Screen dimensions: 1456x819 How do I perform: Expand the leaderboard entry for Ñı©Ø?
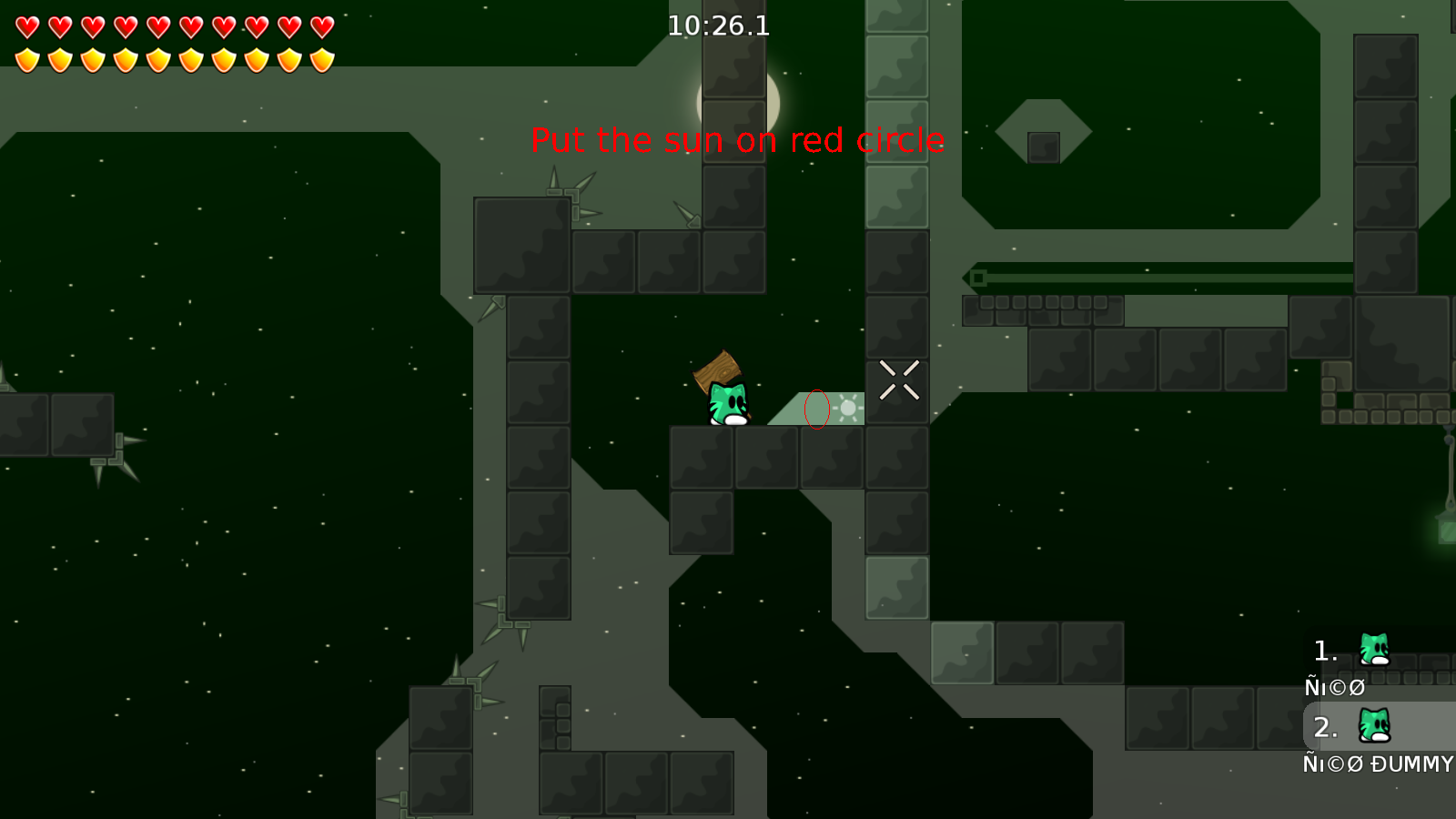[1333, 687]
